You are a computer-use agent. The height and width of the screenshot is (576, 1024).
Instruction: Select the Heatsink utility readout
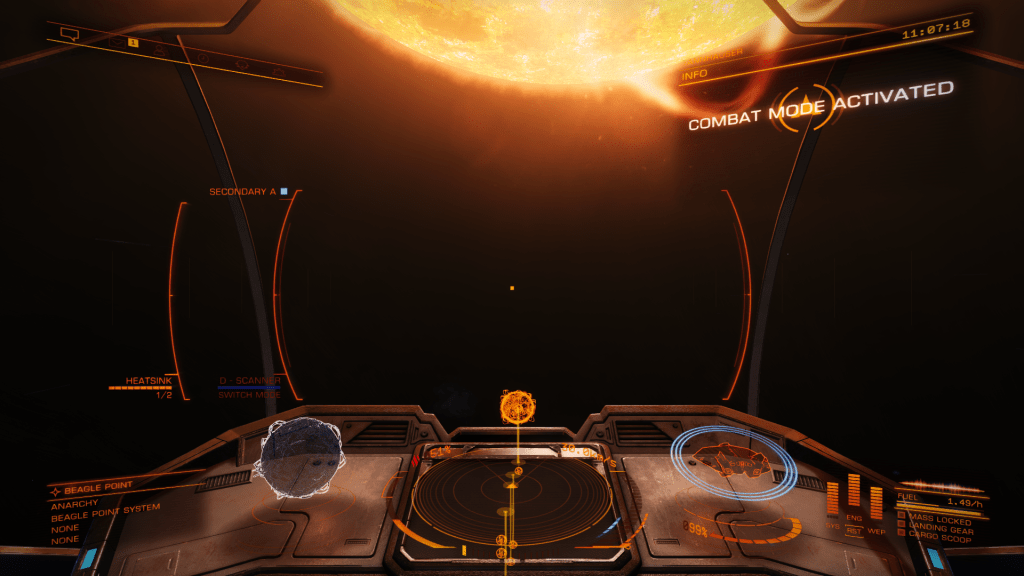tap(149, 381)
